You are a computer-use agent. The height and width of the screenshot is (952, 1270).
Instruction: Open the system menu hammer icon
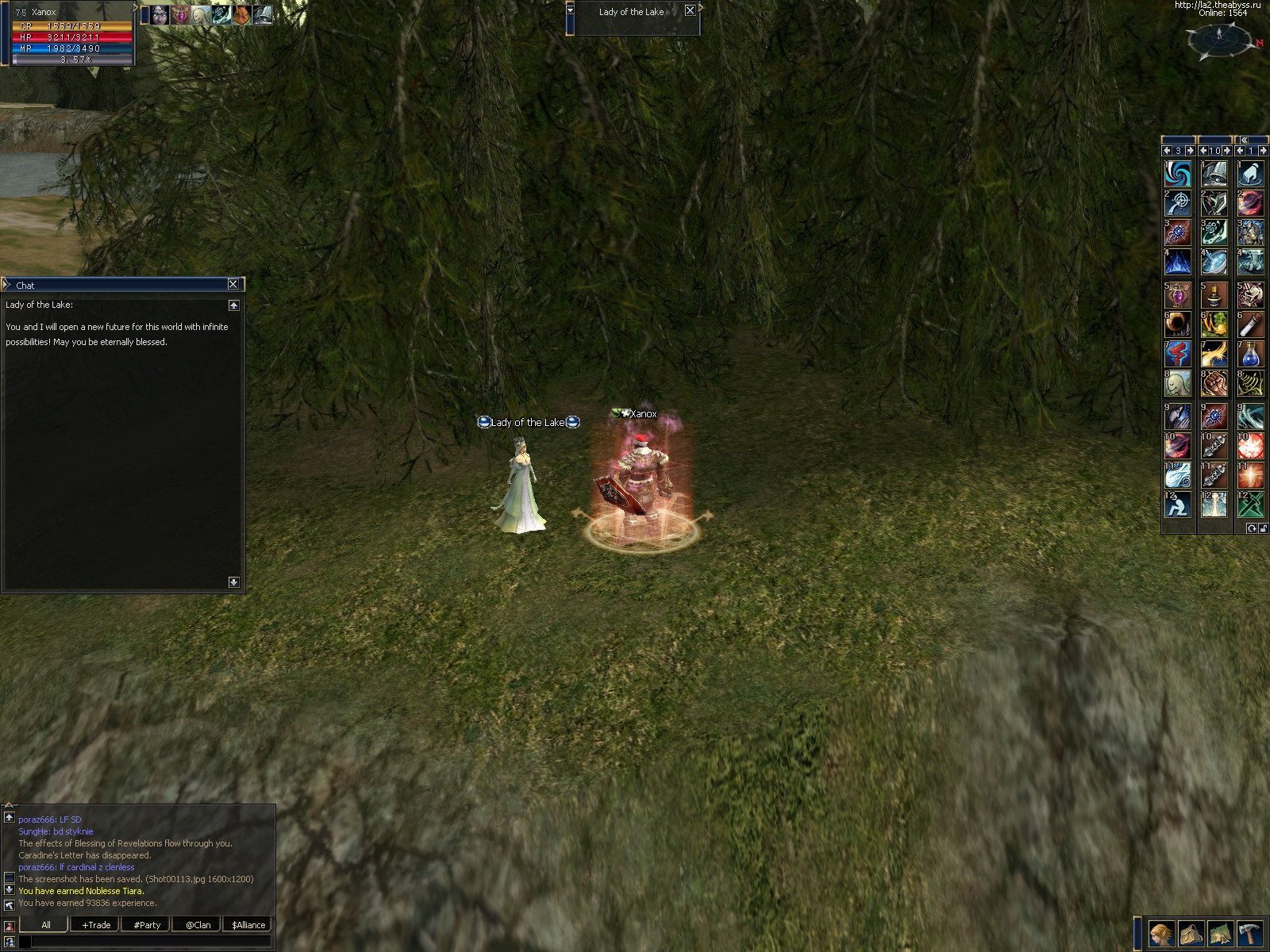(1249, 934)
